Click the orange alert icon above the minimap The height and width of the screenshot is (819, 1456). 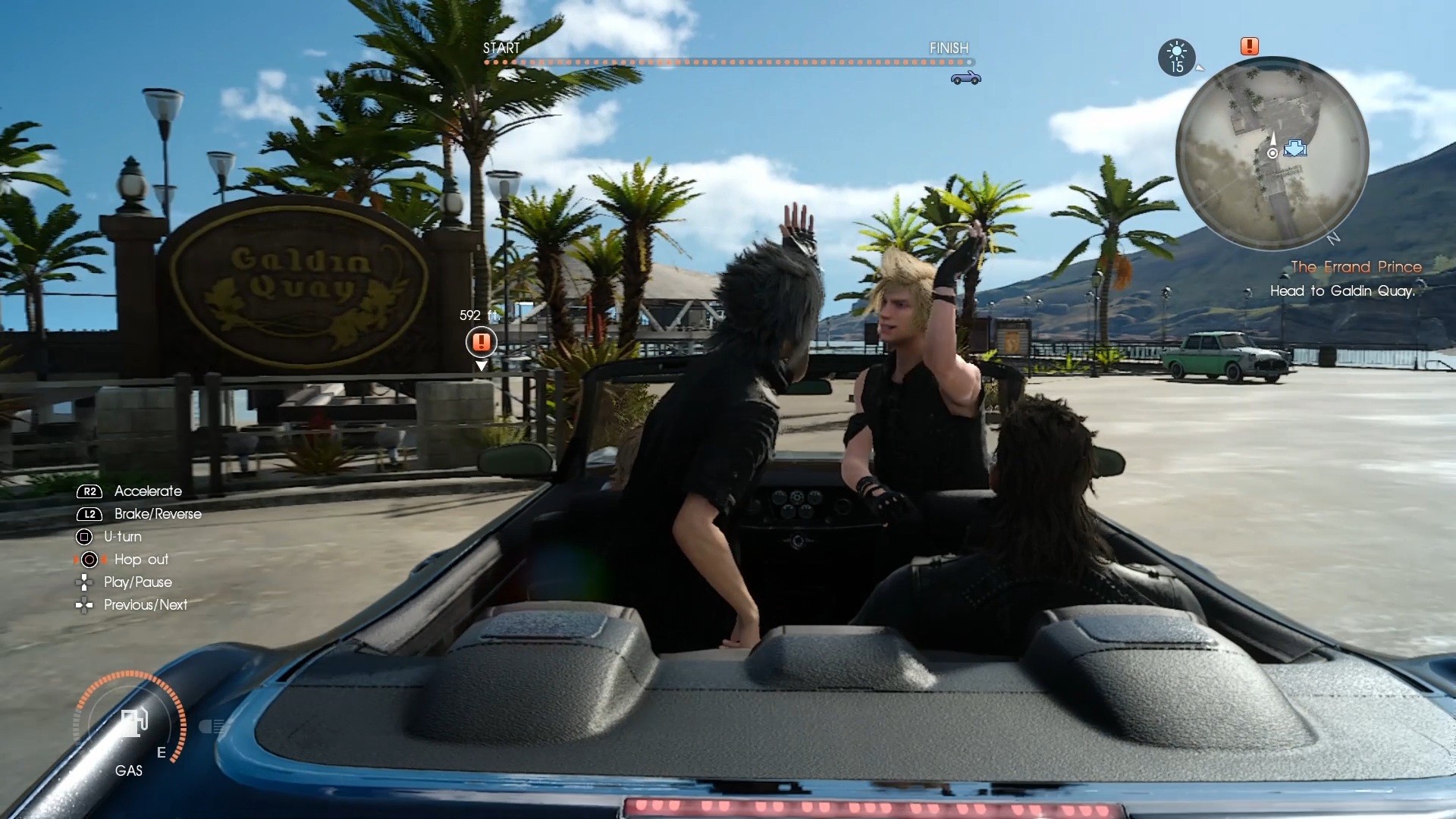(x=1248, y=46)
